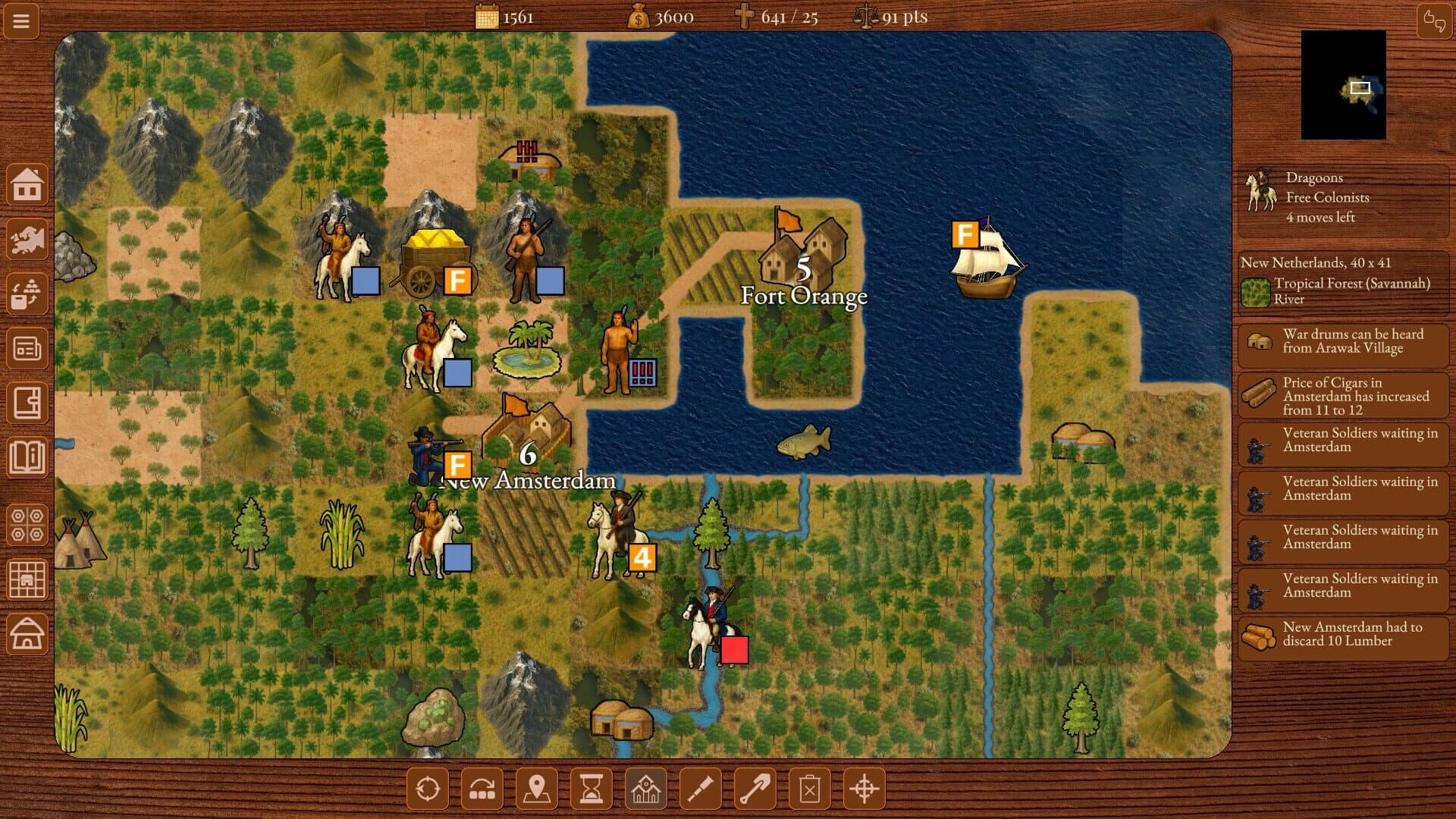The width and height of the screenshot is (1456, 819).
Task: Click the disband unit trash icon
Action: click(x=809, y=789)
